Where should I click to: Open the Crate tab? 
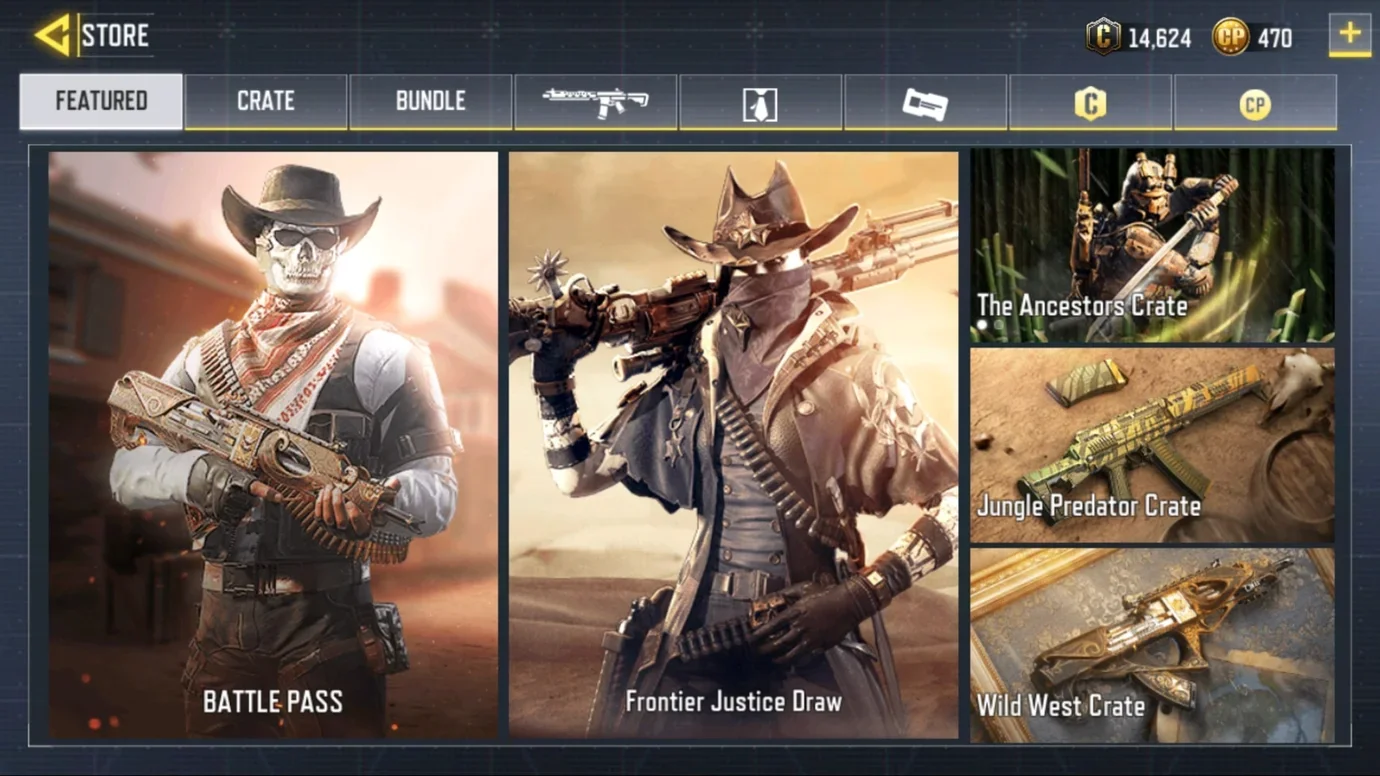(266, 101)
